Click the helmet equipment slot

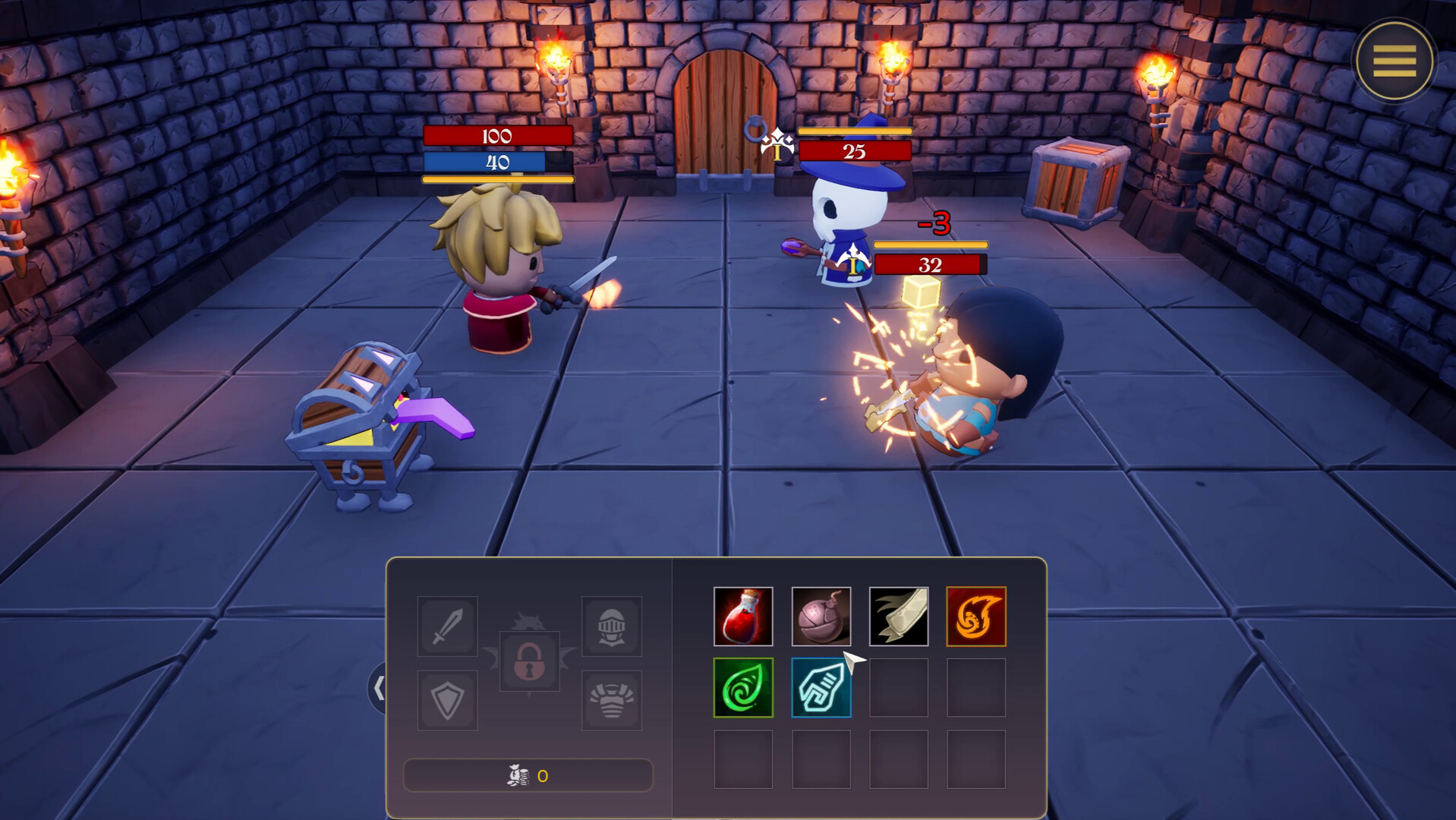[x=612, y=626]
